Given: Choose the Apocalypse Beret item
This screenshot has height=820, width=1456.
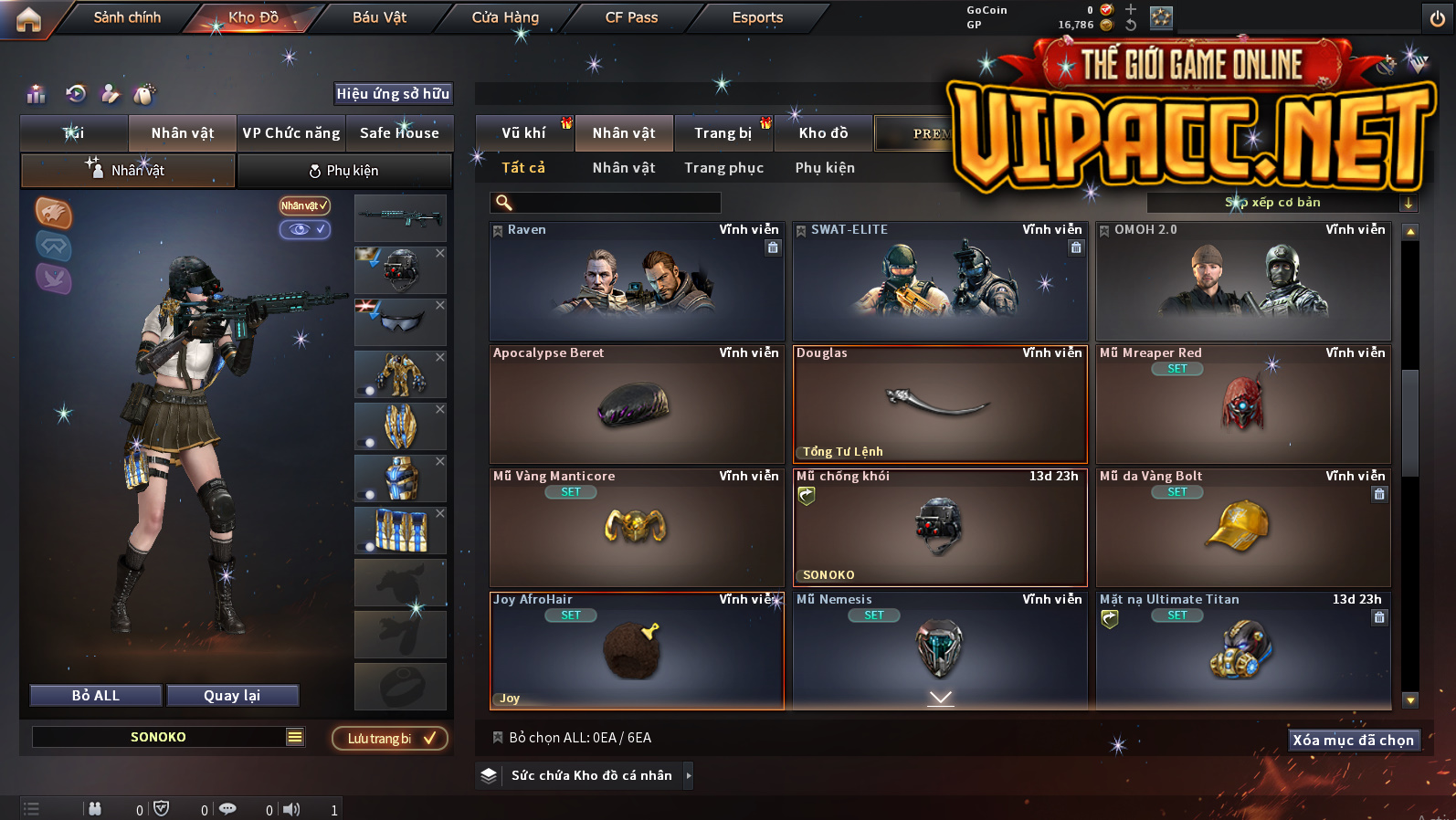Looking at the screenshot, I should [x=637, y=405].
